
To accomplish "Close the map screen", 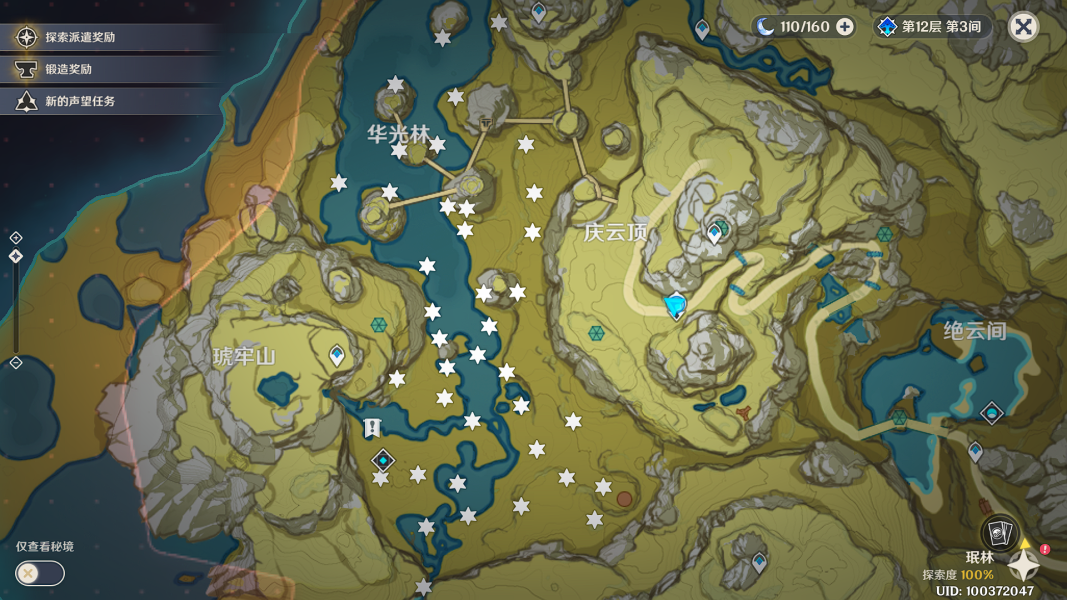I will point(1023,27).
